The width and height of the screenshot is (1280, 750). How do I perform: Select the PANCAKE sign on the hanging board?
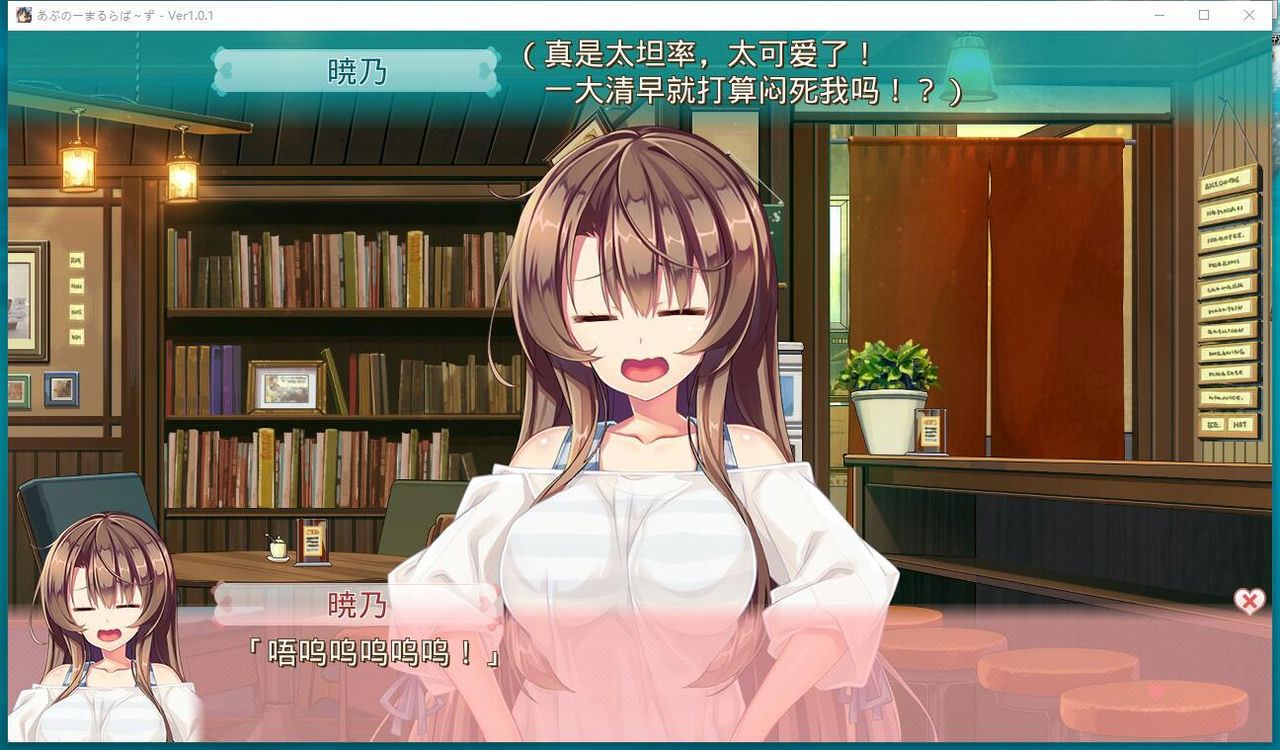(x=1225, y=371)
